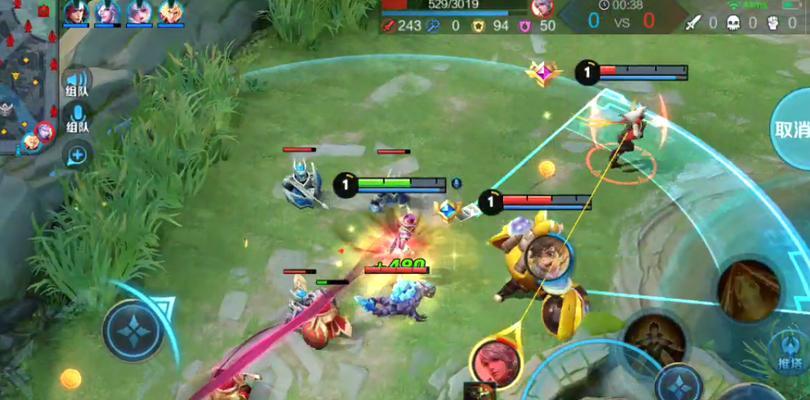Tap the 取消 cancel skill button

point(791,130)
